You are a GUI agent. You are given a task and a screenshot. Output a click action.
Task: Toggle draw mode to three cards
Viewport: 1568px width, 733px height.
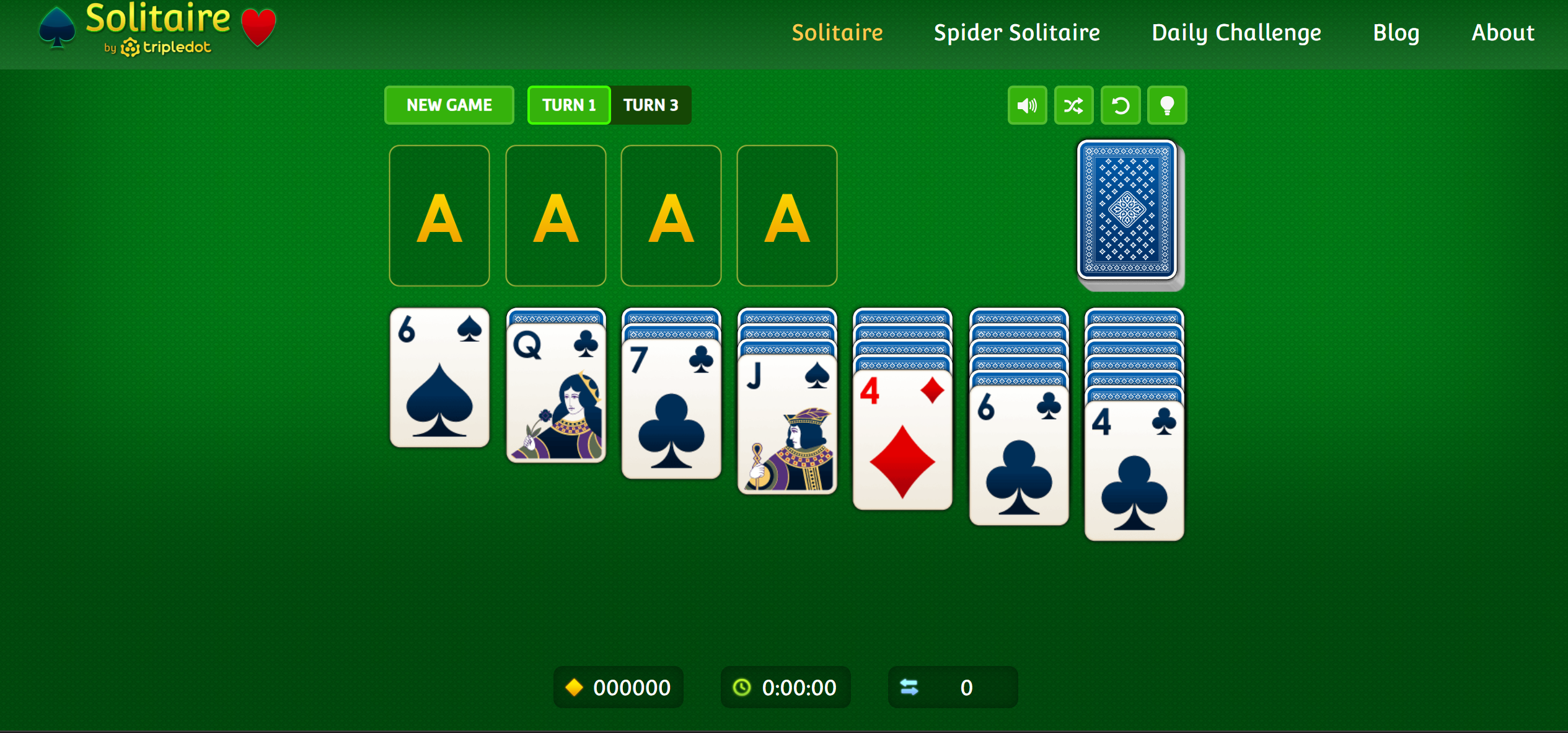pyautogui.click(x=651, y=105)
